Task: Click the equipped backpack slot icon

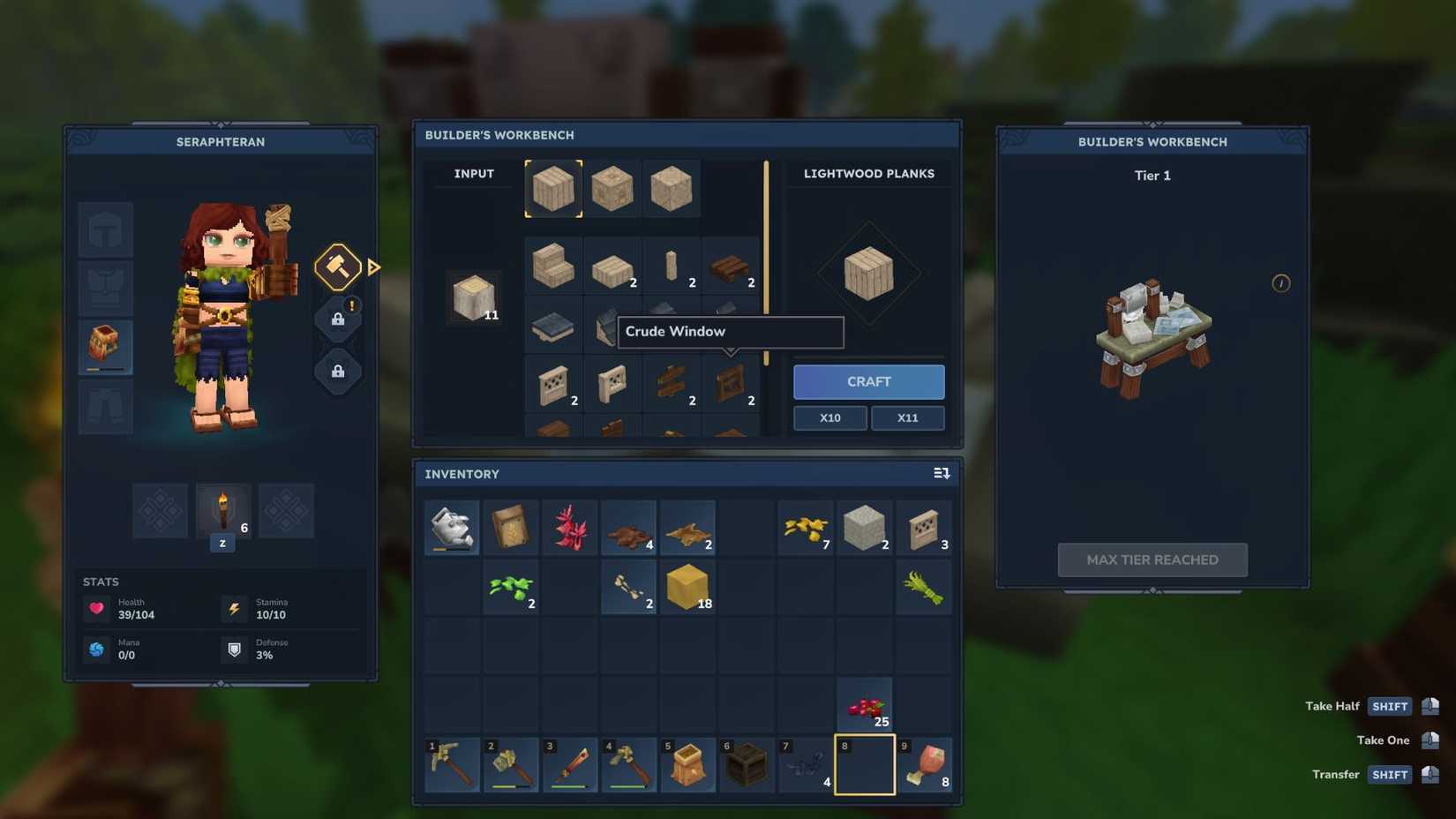Action: point(105,346)
